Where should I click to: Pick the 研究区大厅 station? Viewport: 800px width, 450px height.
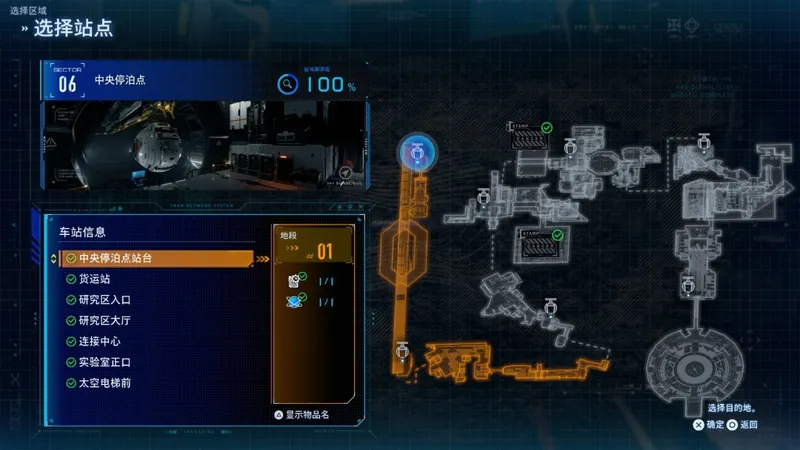click(x=104, y=321)
